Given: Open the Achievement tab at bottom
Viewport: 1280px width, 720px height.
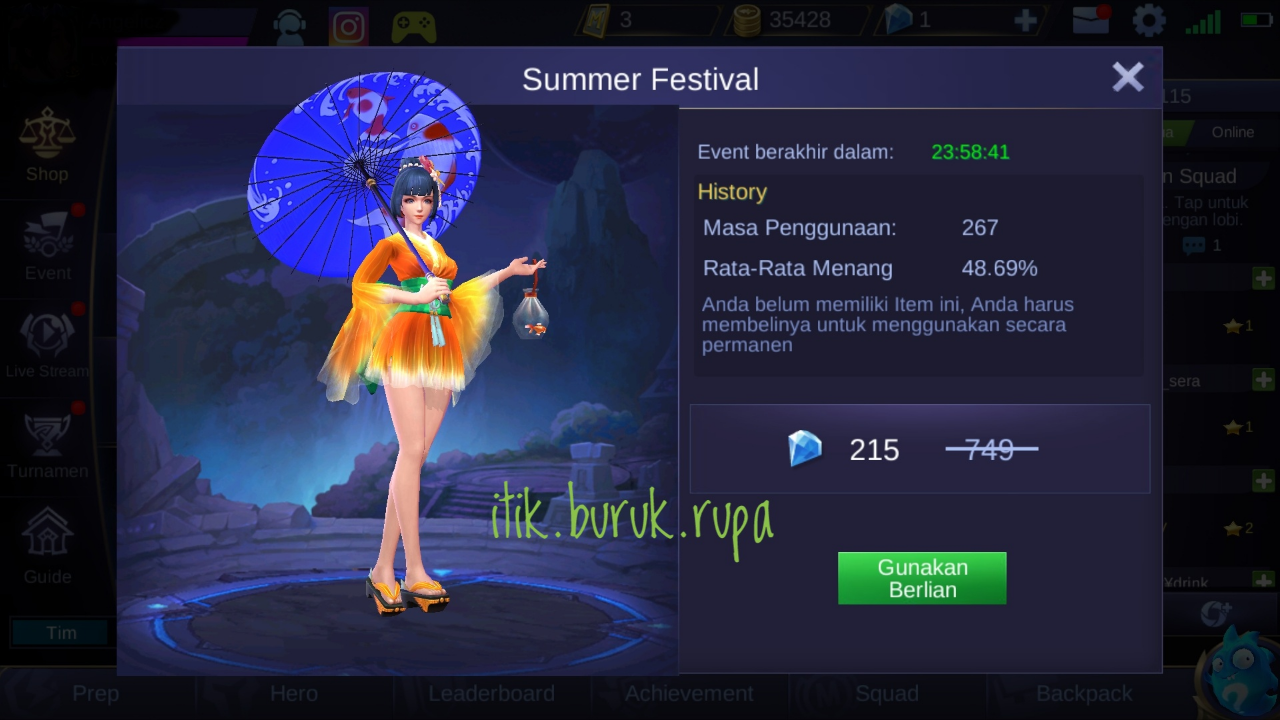Looking at the screenshot, I should click(689, 693).
